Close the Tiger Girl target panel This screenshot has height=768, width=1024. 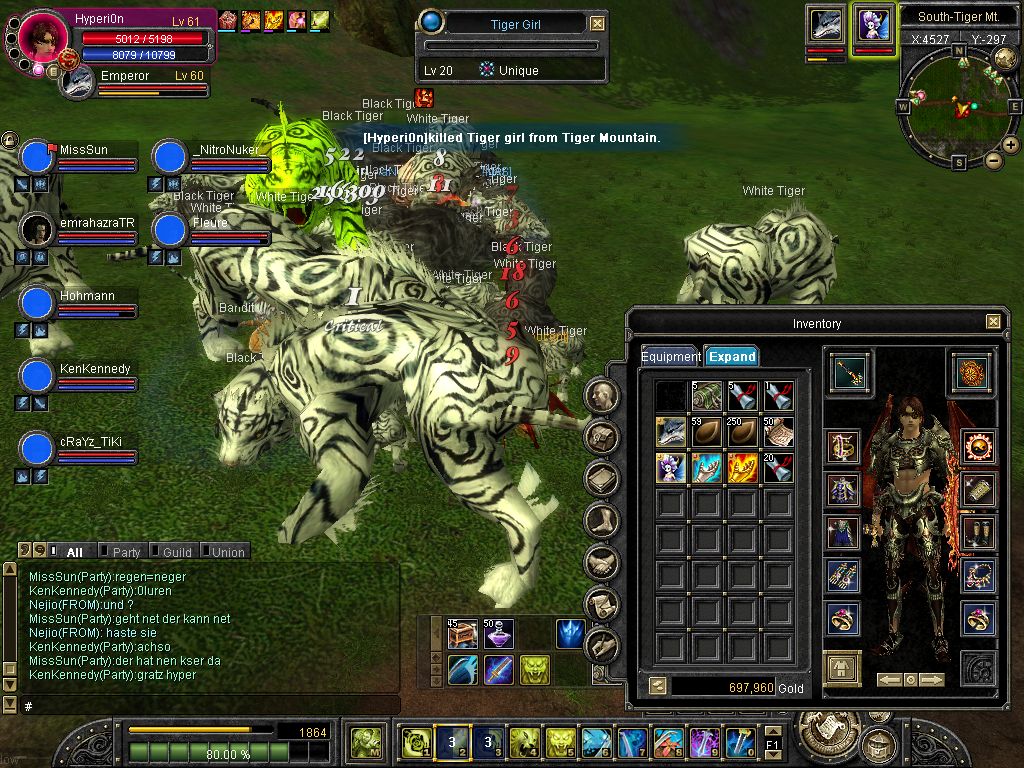click(597, 23)
